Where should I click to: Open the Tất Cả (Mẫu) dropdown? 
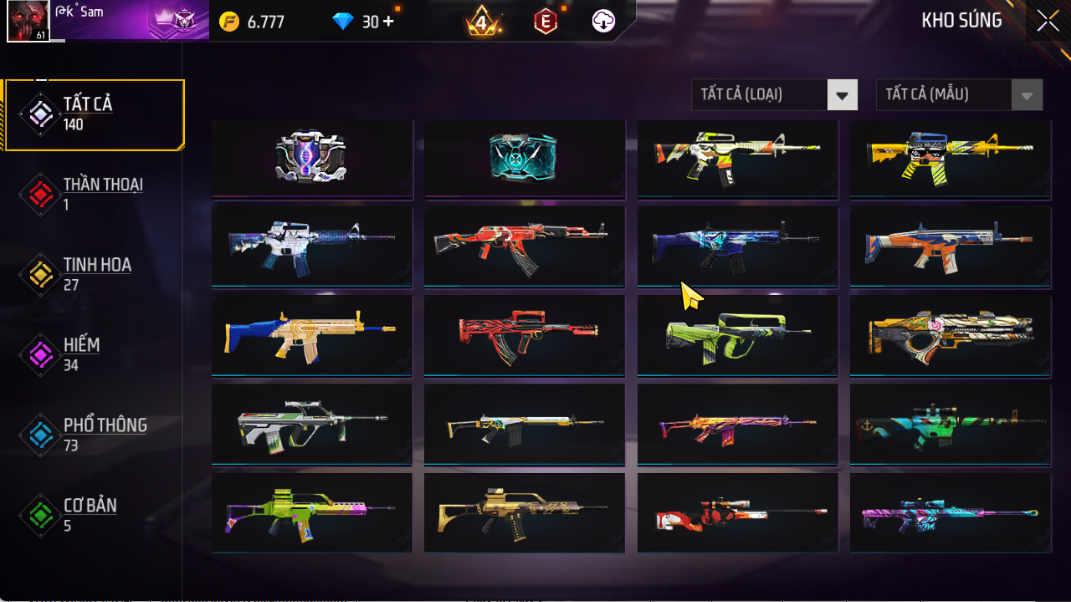(x=958, y=95)
